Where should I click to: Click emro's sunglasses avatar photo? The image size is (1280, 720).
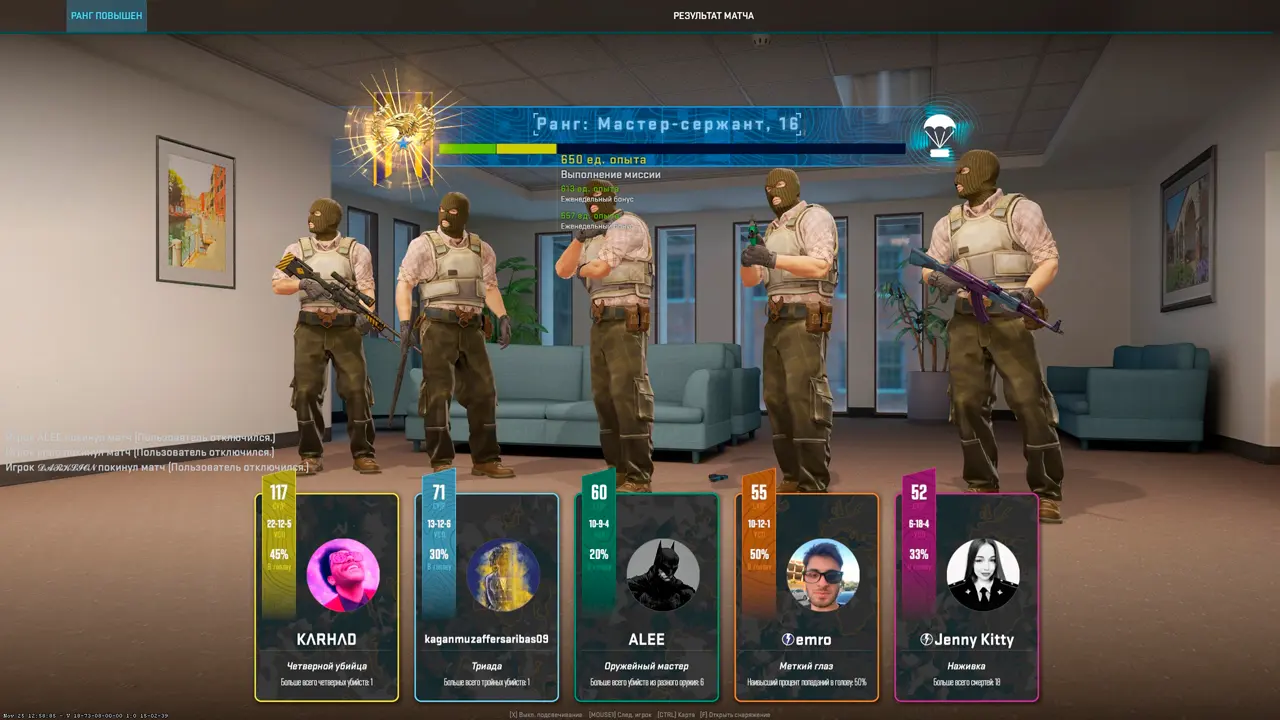tap(823, 575)
